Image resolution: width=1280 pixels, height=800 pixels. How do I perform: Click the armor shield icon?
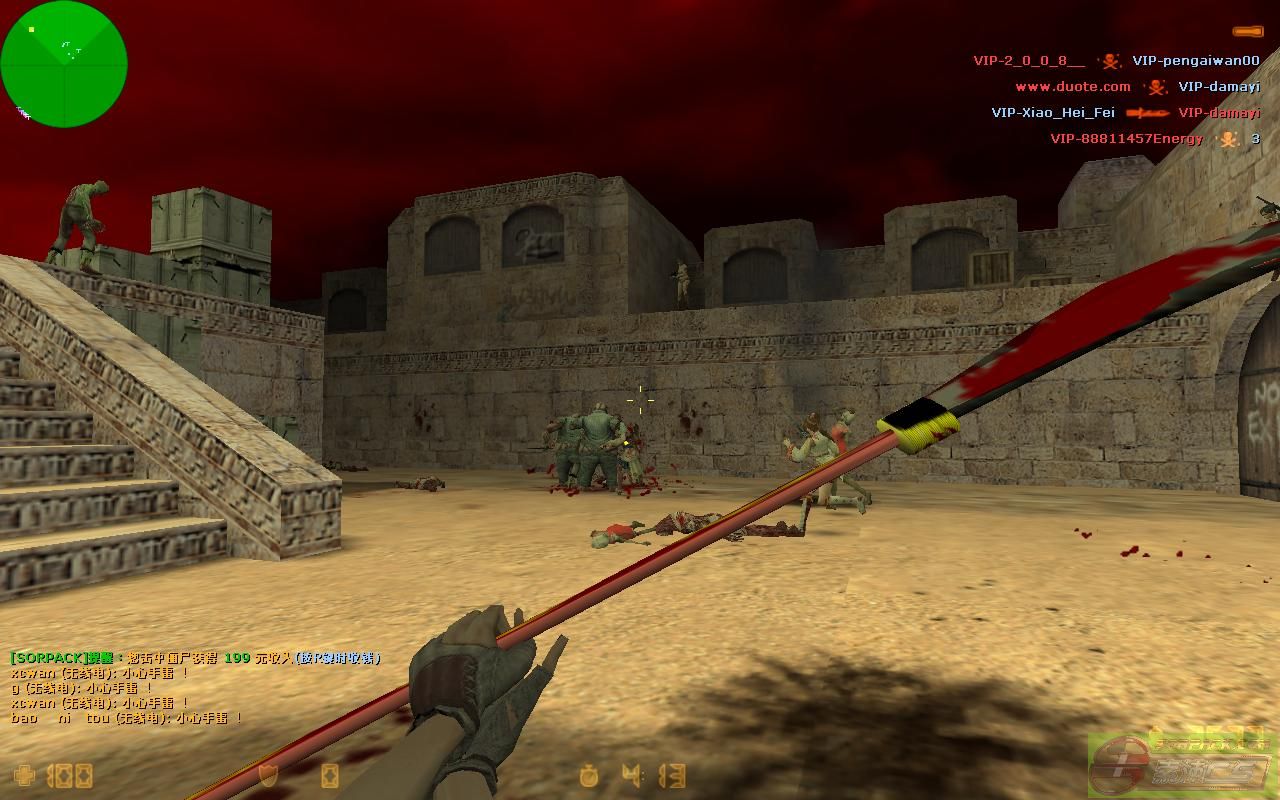click(268, 775)
